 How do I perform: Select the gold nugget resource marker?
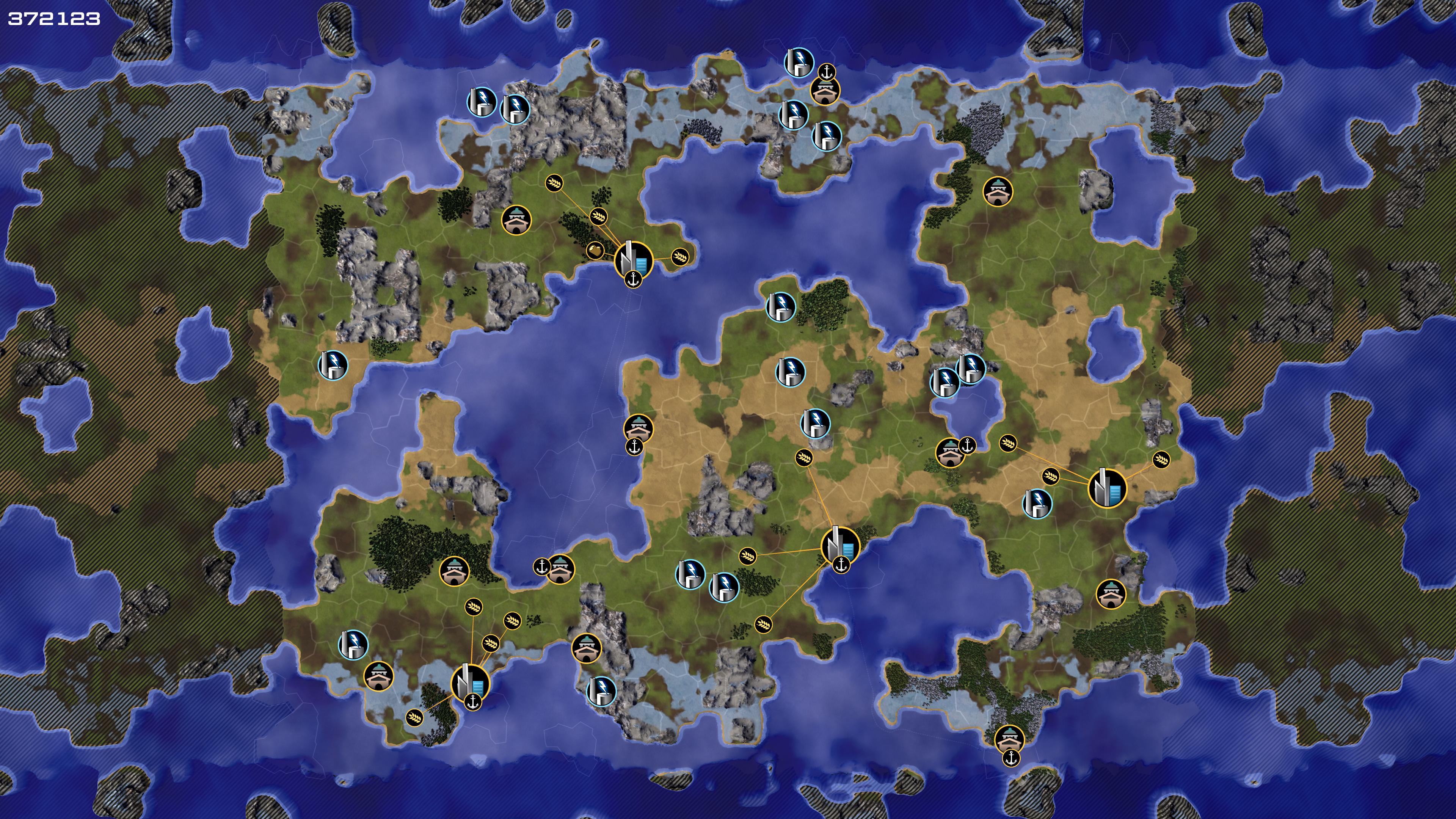pyautogui.click(x=595, y=250)
